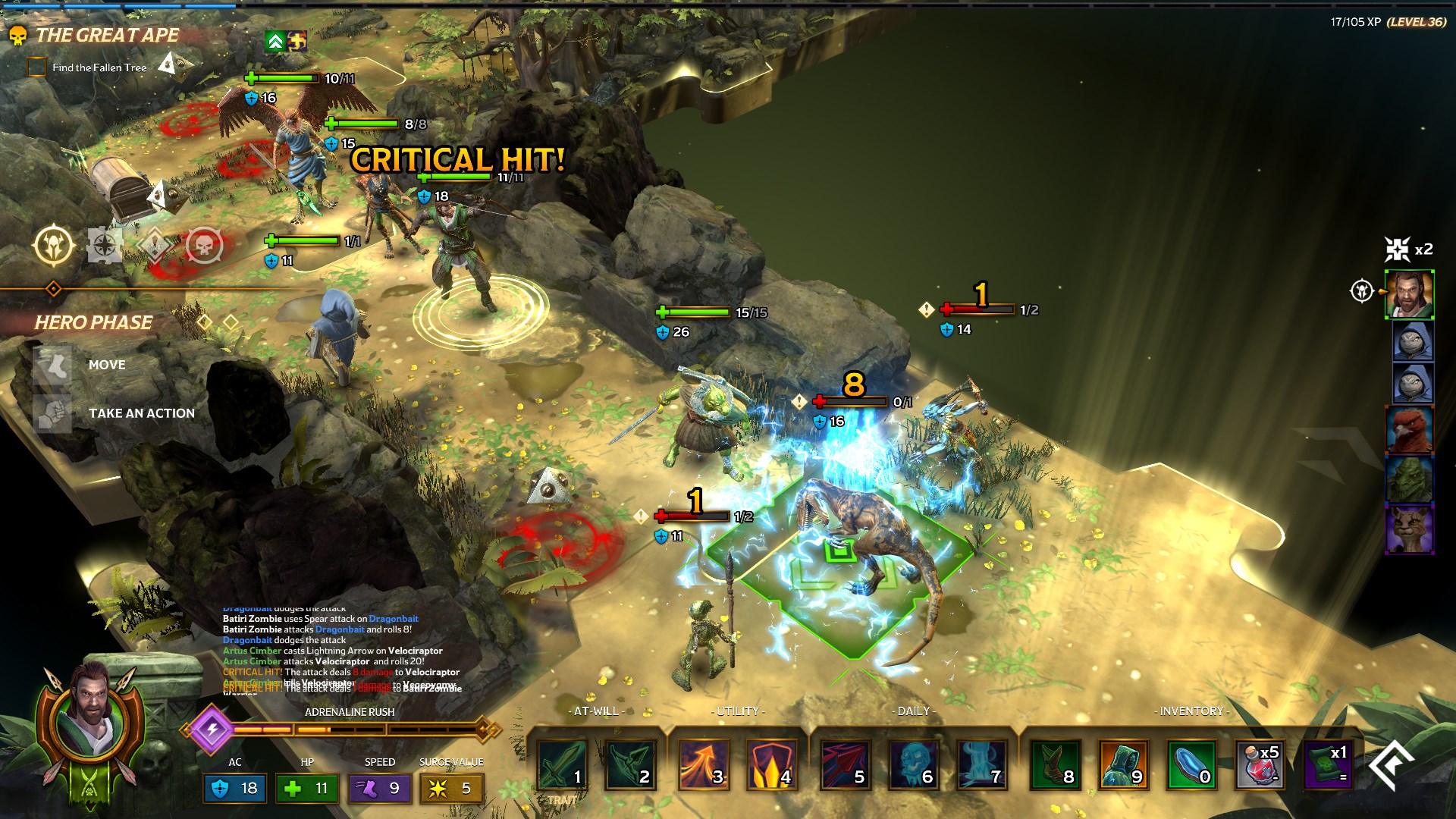Click the Find the Fallen Tree objective
Viewport: 1456px width, 819px height.
coord(99,67)
